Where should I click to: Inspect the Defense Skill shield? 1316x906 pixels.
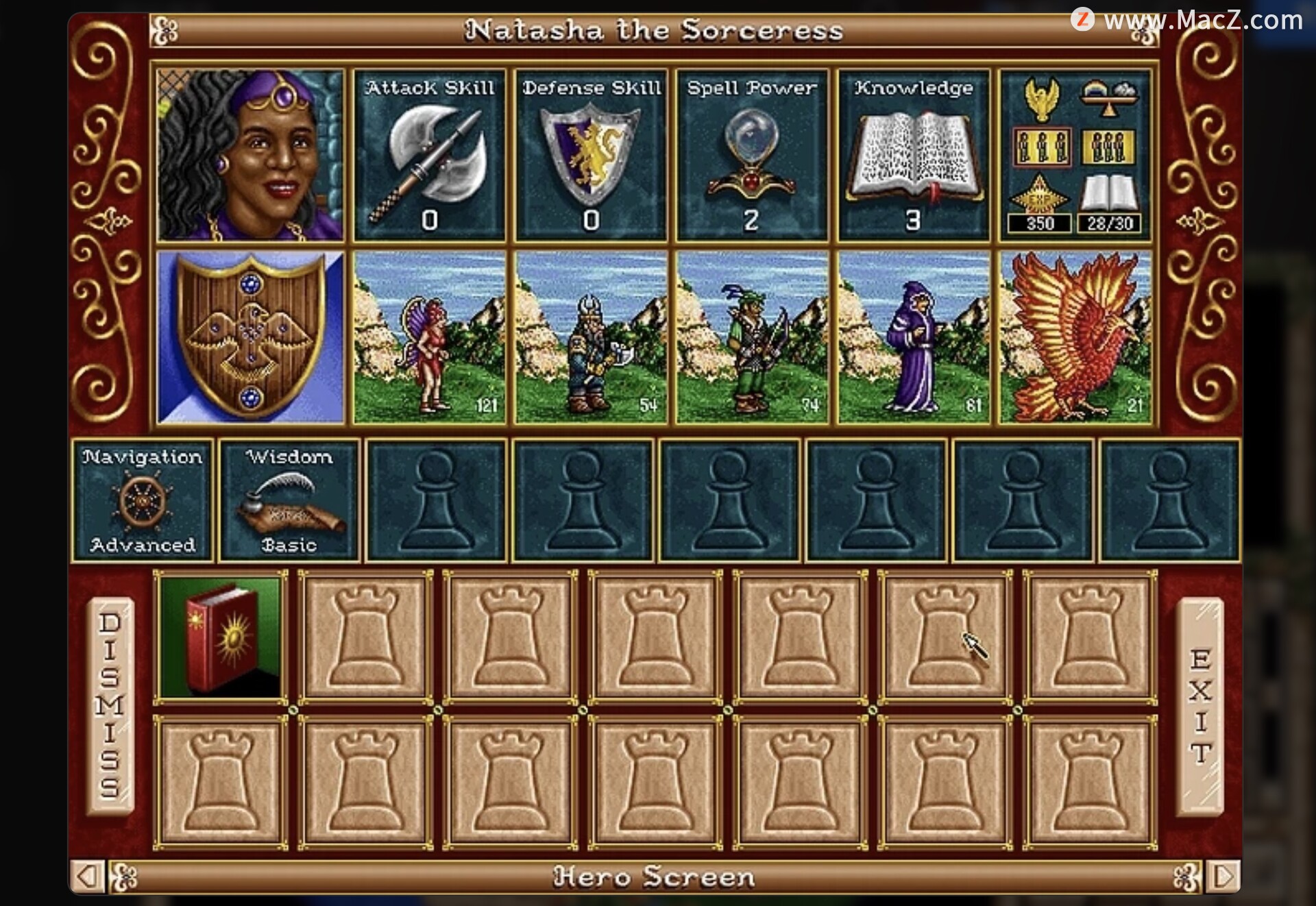coord(591,155)
